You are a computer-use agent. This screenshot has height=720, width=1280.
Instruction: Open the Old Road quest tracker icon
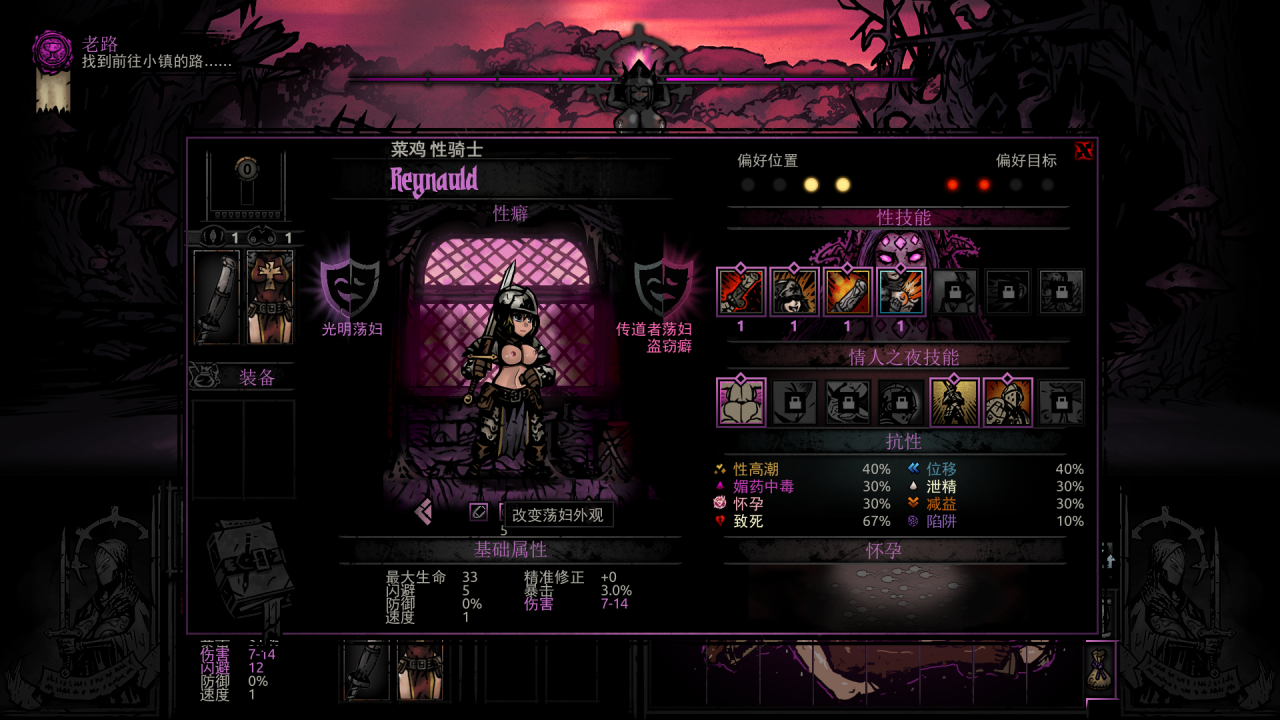coord(53,51)
